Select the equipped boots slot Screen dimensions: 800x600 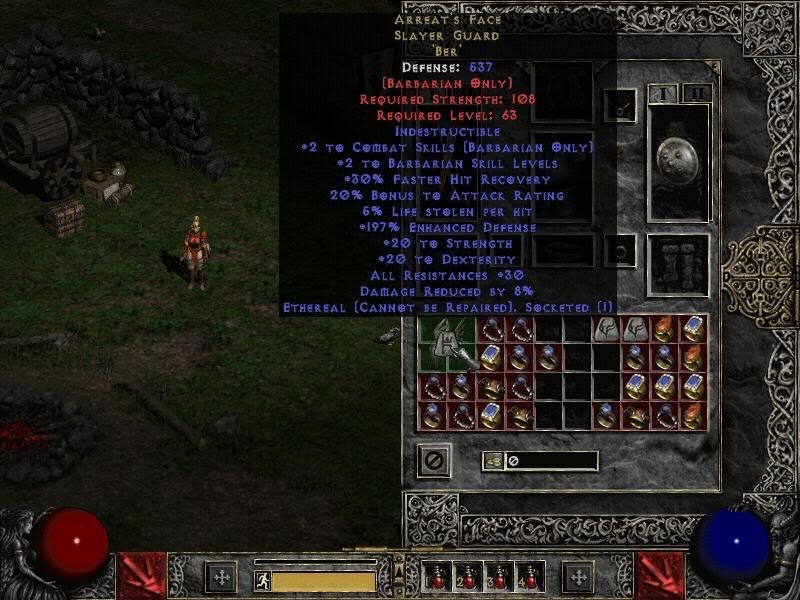coord(679,263)
